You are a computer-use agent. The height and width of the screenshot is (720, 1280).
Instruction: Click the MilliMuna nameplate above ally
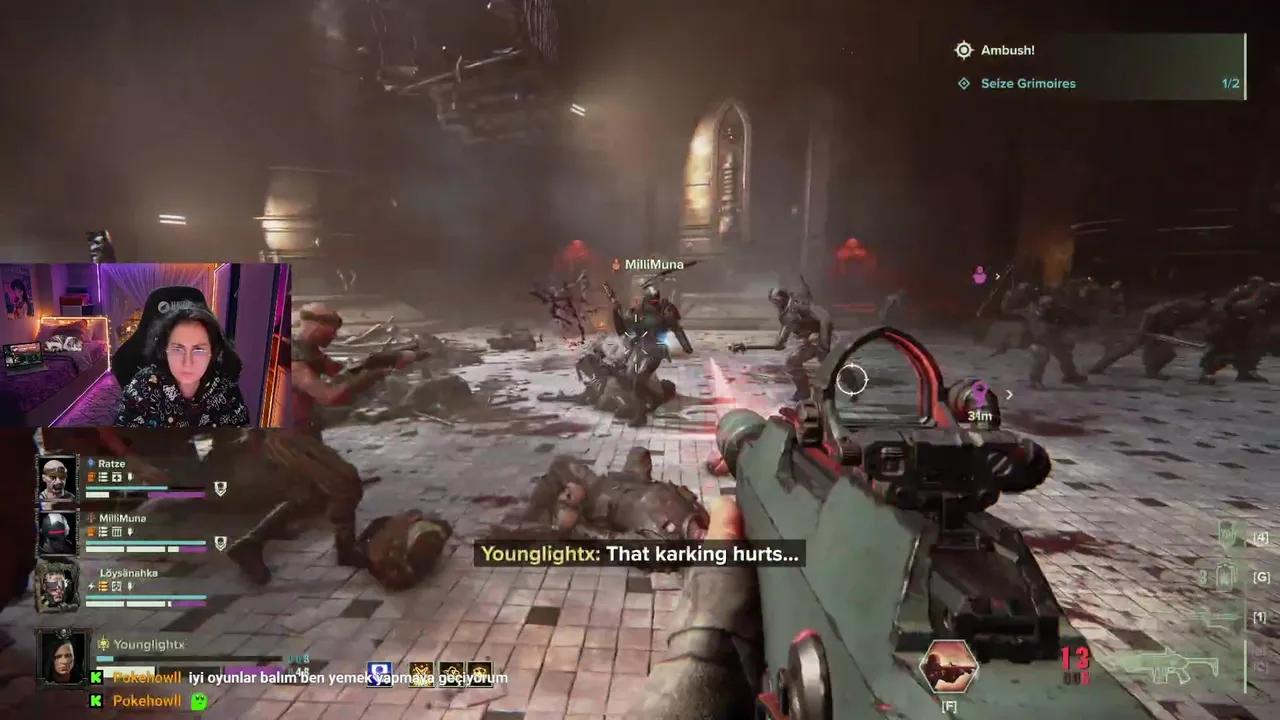(x=653, y=265)
